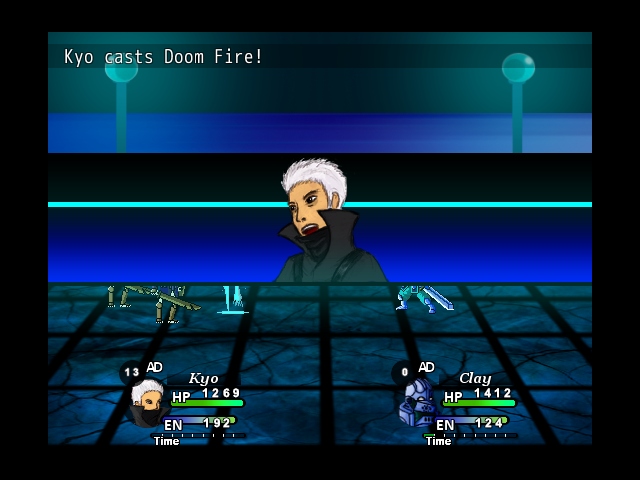Select Clay's robot portrait in the party status

click(x=418, y=403)
